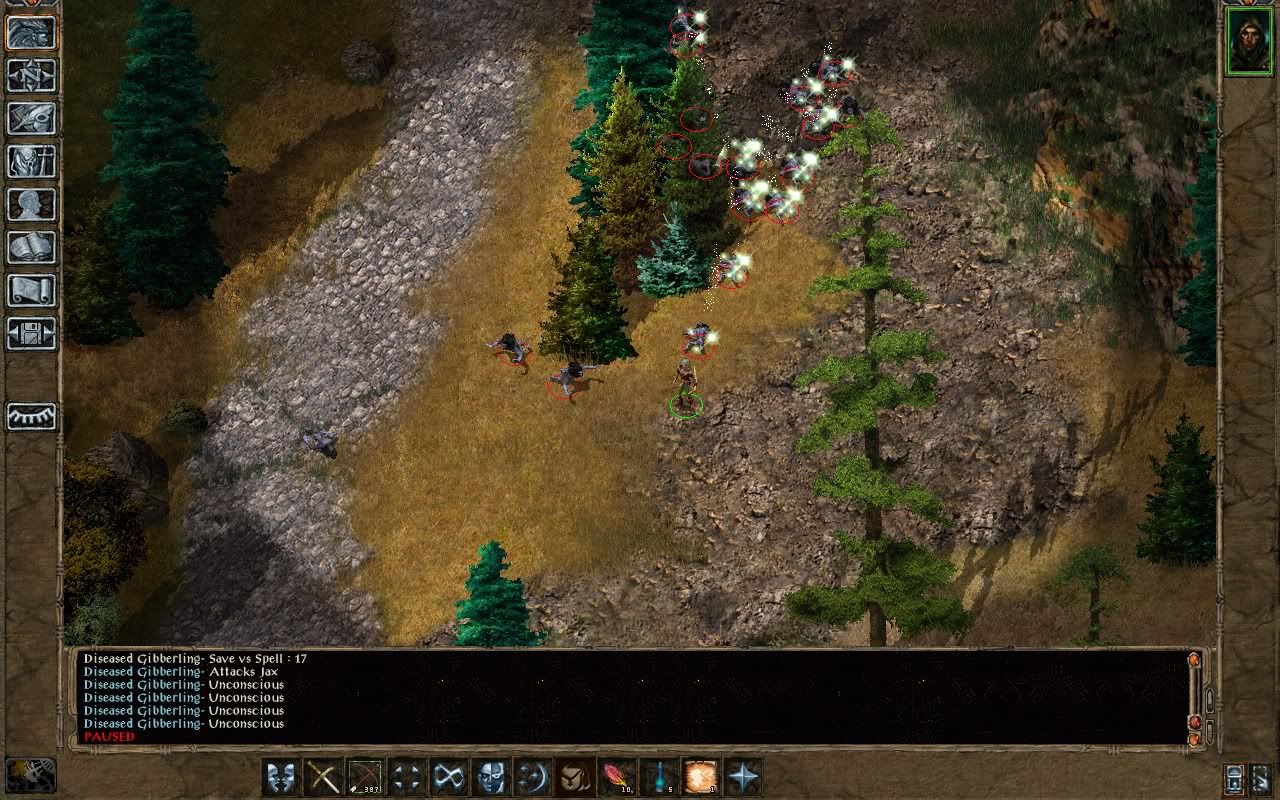Screen dimensions: 1280x800
Task: Show the character record with the head silhouette button
Action: [32, 205]
